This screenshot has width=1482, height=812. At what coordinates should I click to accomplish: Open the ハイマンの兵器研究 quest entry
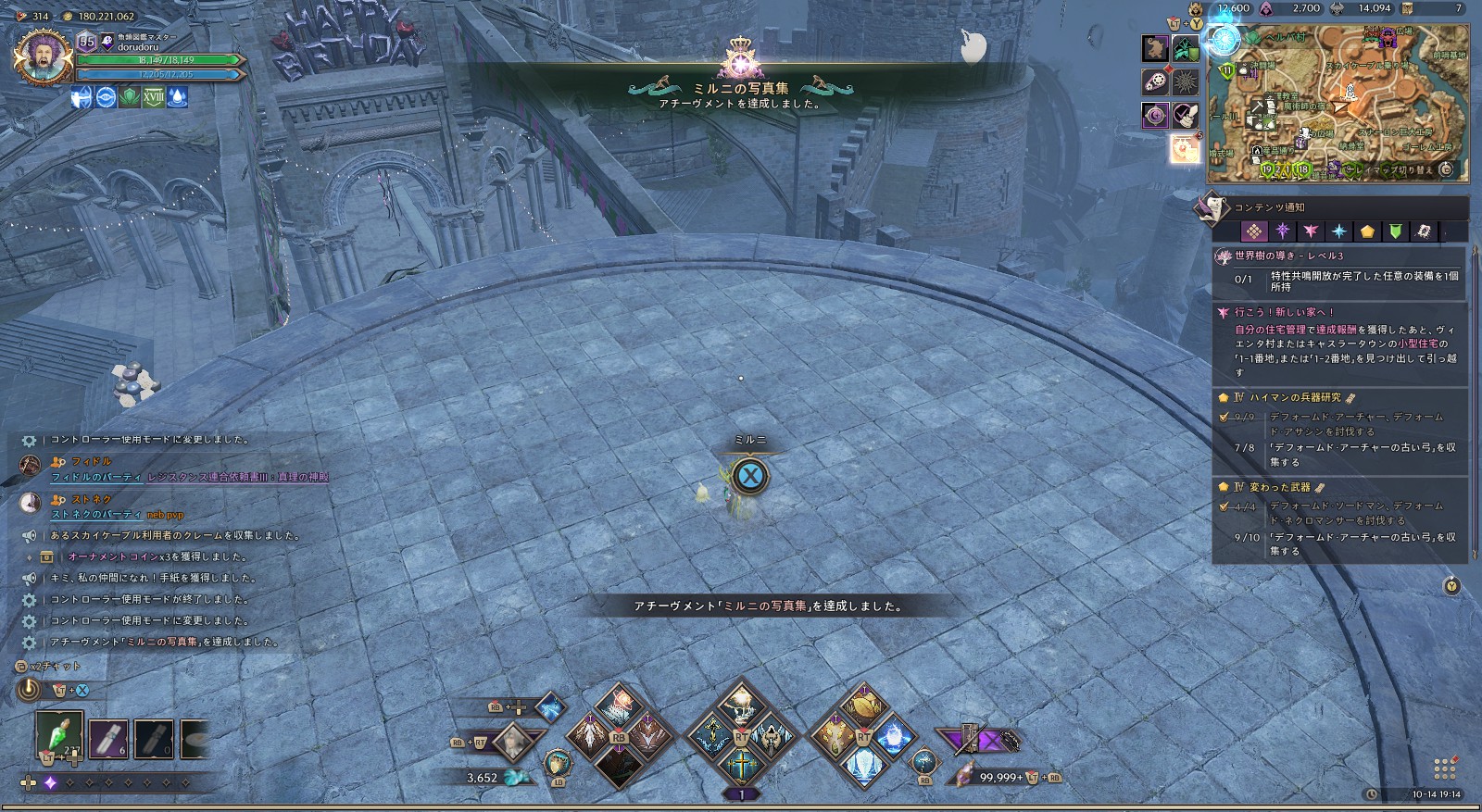click(1295, 397)
